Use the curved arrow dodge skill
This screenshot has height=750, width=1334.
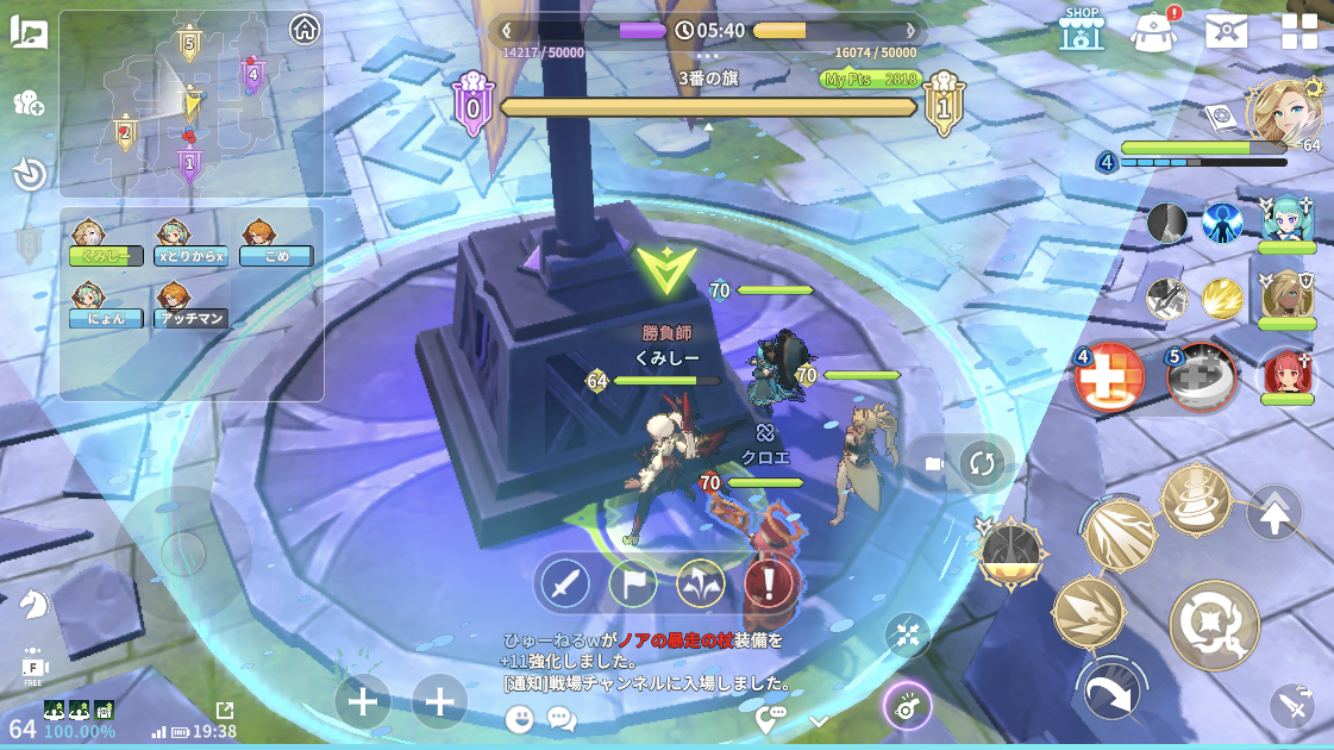click(1109, 690)
